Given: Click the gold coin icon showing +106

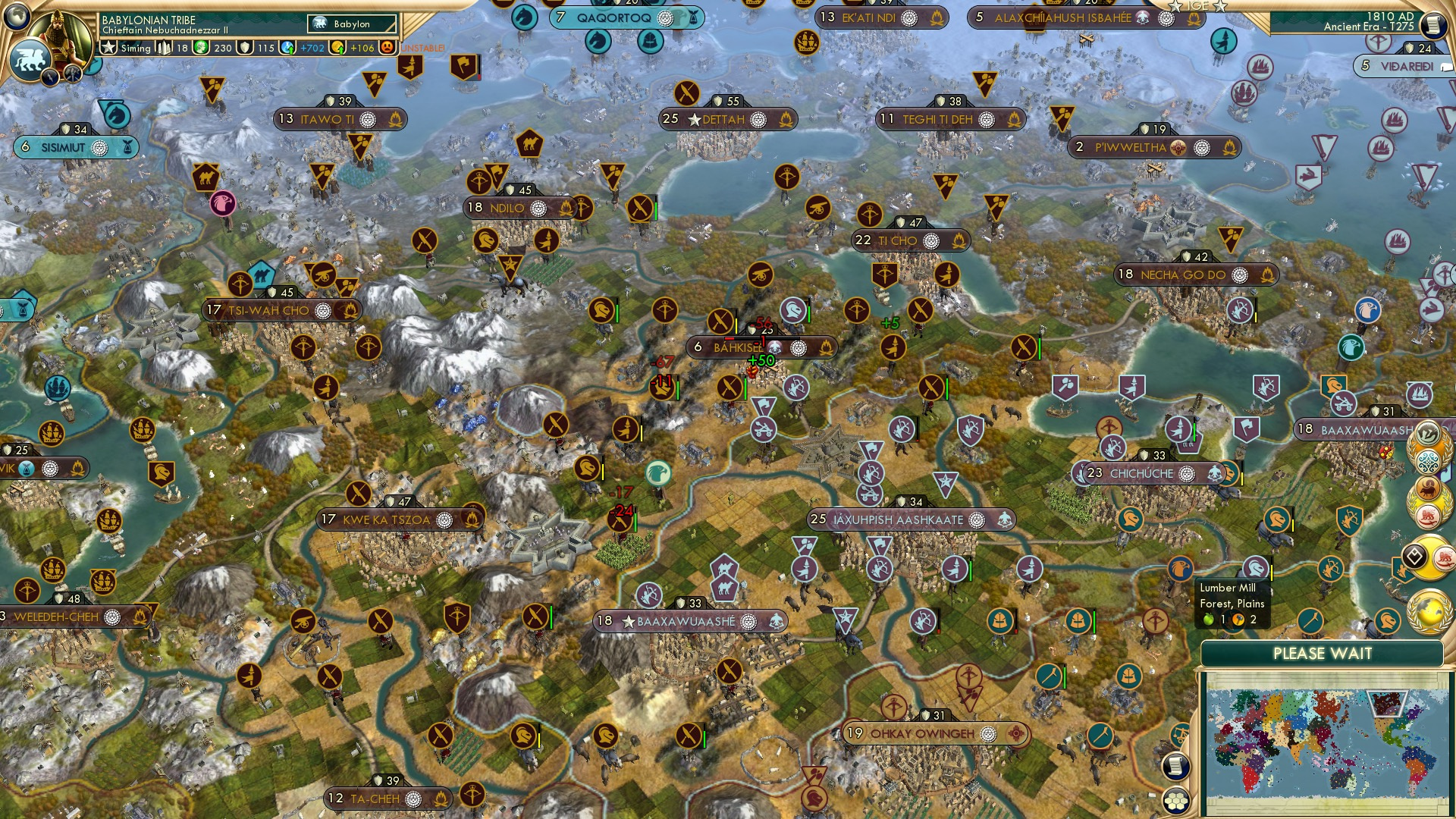Looking at the screenshot, I should (337, 47).
